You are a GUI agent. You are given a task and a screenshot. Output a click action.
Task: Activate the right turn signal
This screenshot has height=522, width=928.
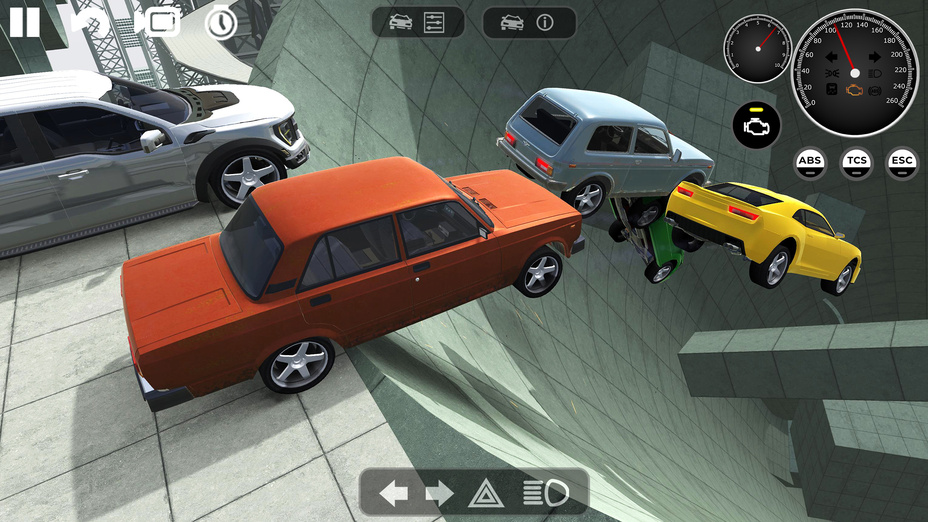coord(439,492)
